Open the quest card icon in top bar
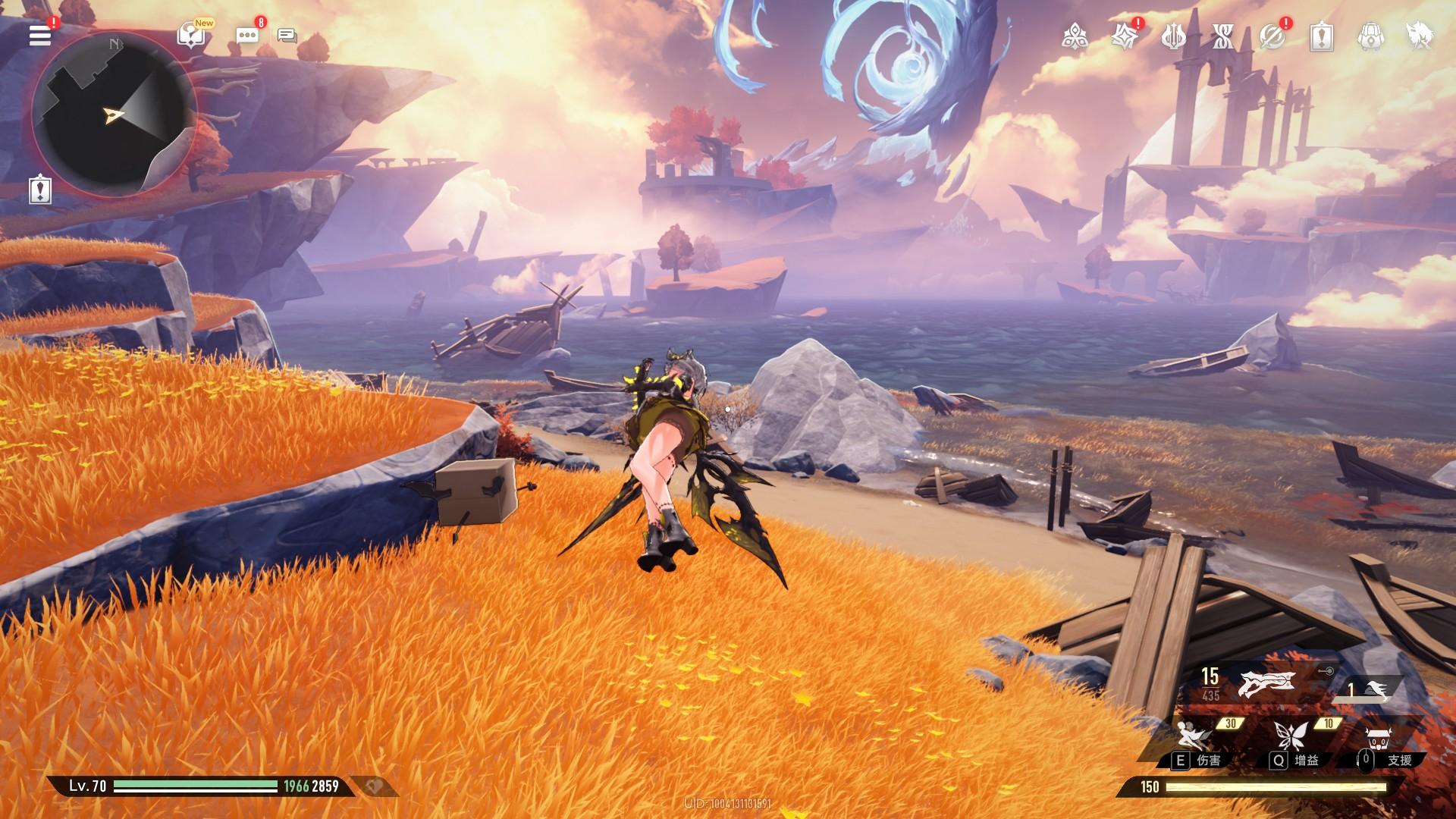 tap(1322, 36)
